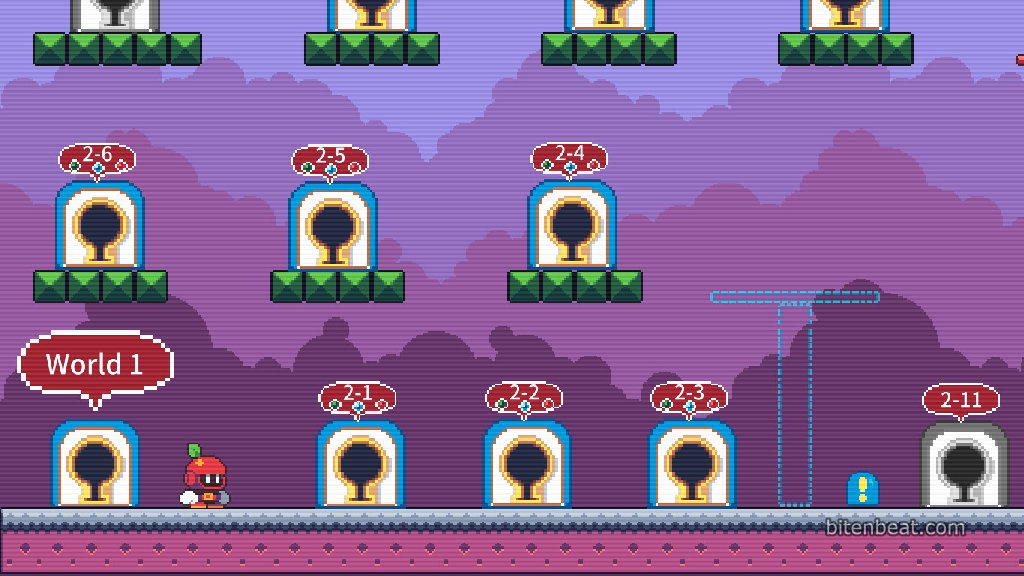Viewport: 1024px width, 576px height.
Task: Open the level 2-4 marker
Action: point(570,158)
